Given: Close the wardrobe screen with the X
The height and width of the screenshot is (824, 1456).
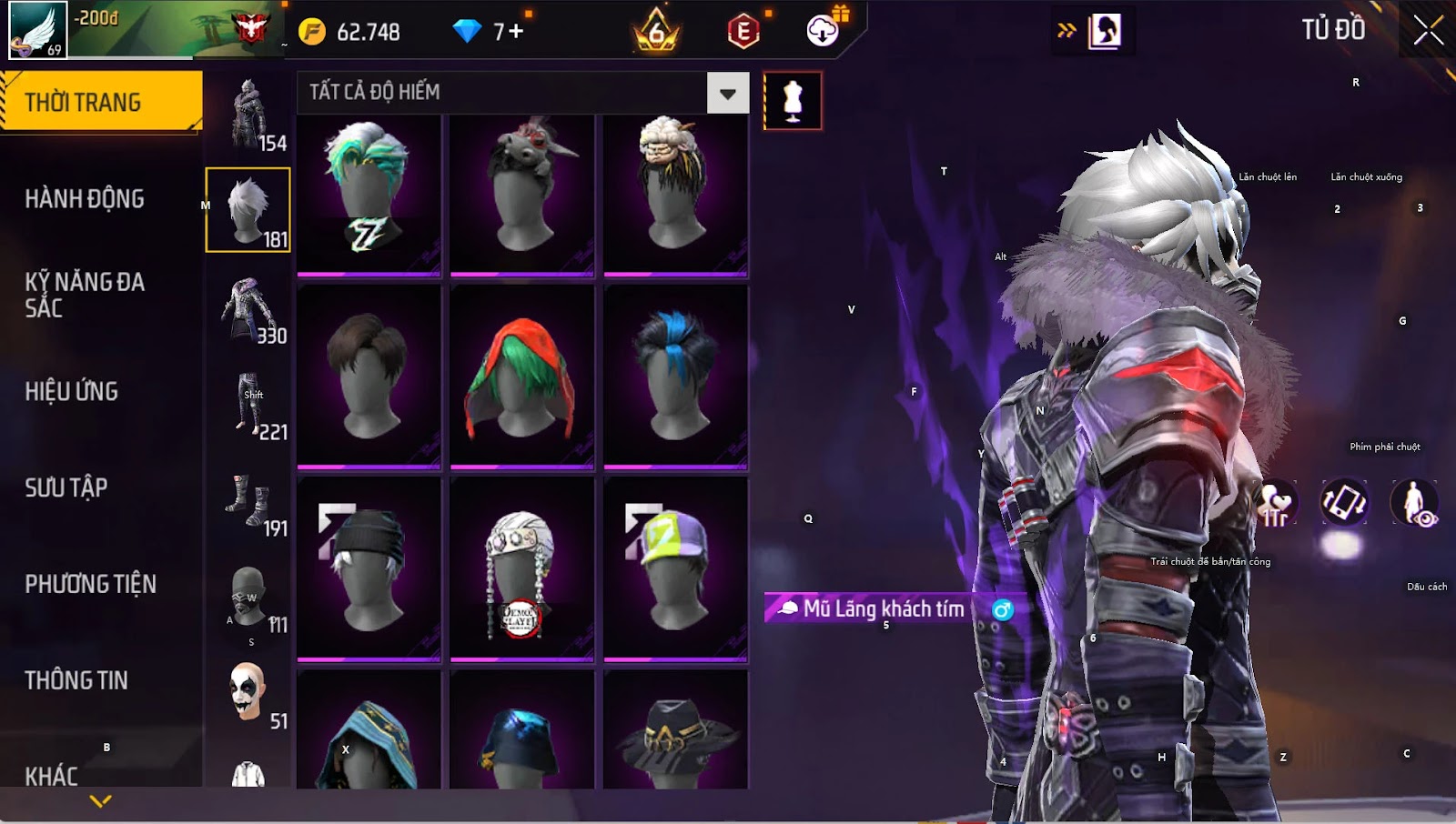Looking at the screenshot, I should click(x=1428, y=31).
